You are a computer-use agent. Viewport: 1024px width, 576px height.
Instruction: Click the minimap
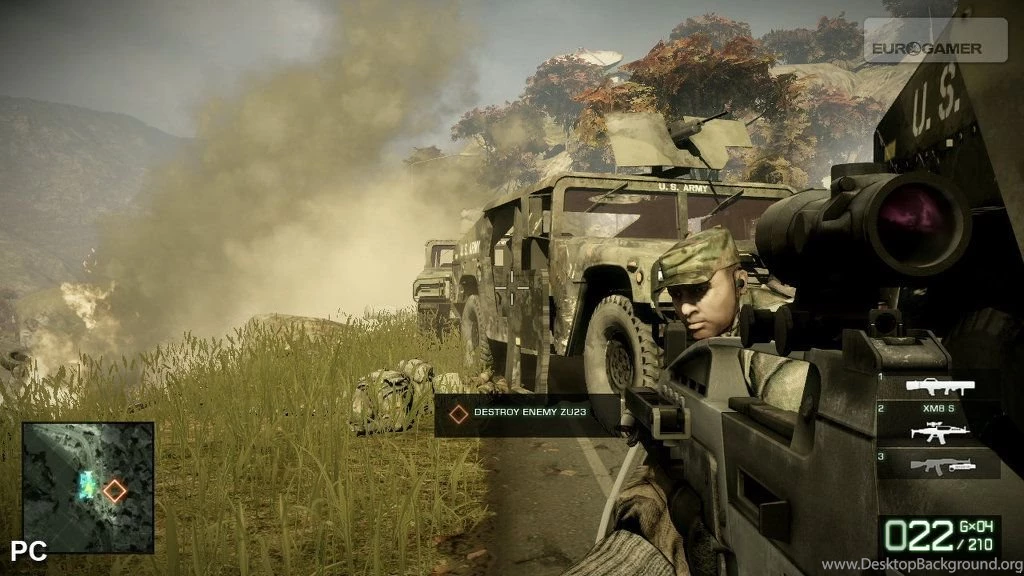click(88, 487)
